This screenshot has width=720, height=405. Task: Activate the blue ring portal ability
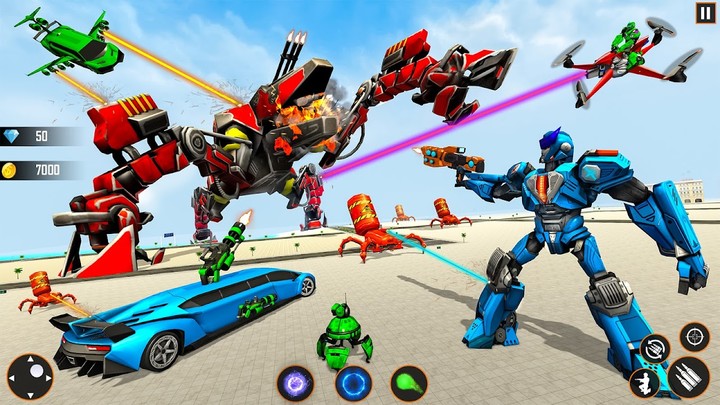coord(352,382)
